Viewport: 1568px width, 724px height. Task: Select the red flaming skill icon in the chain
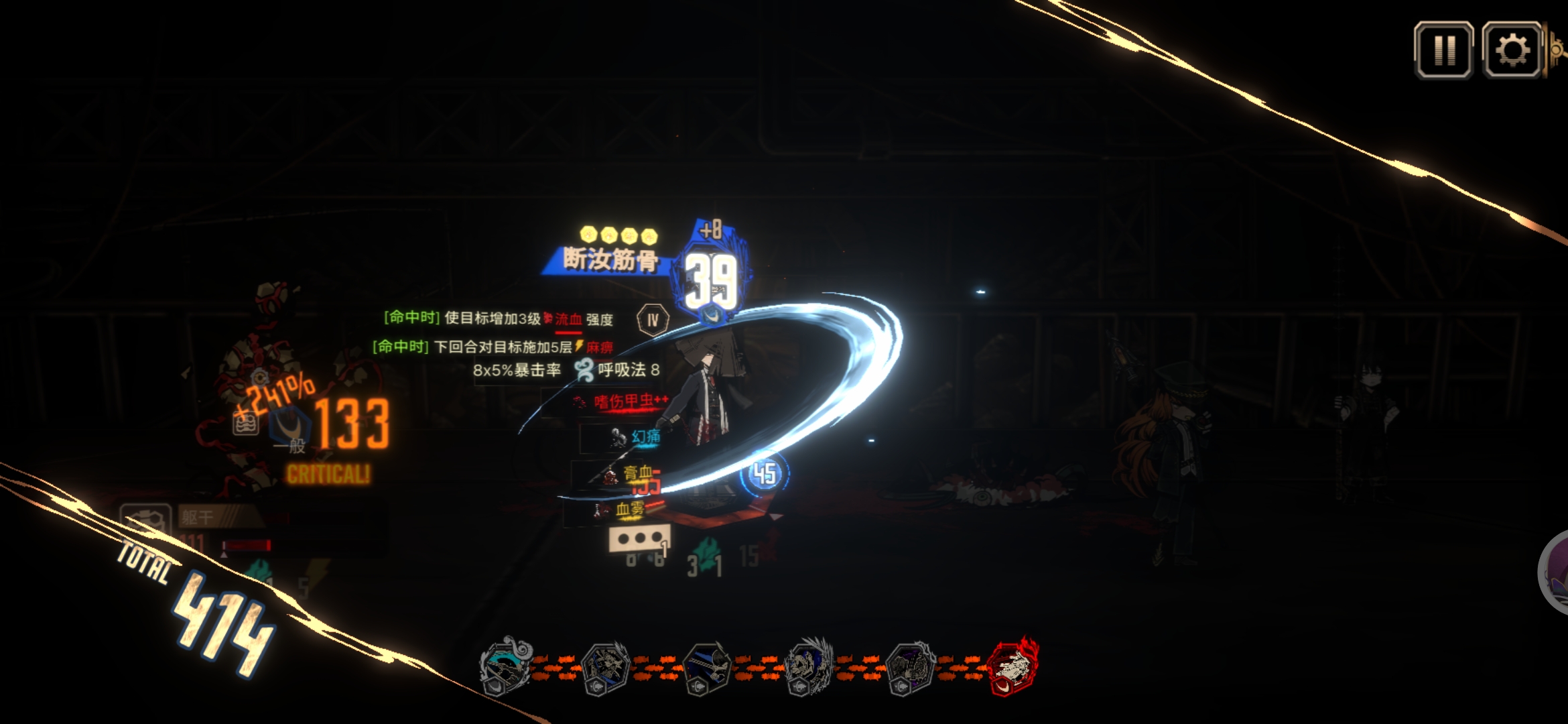[x=1012, y=667]
